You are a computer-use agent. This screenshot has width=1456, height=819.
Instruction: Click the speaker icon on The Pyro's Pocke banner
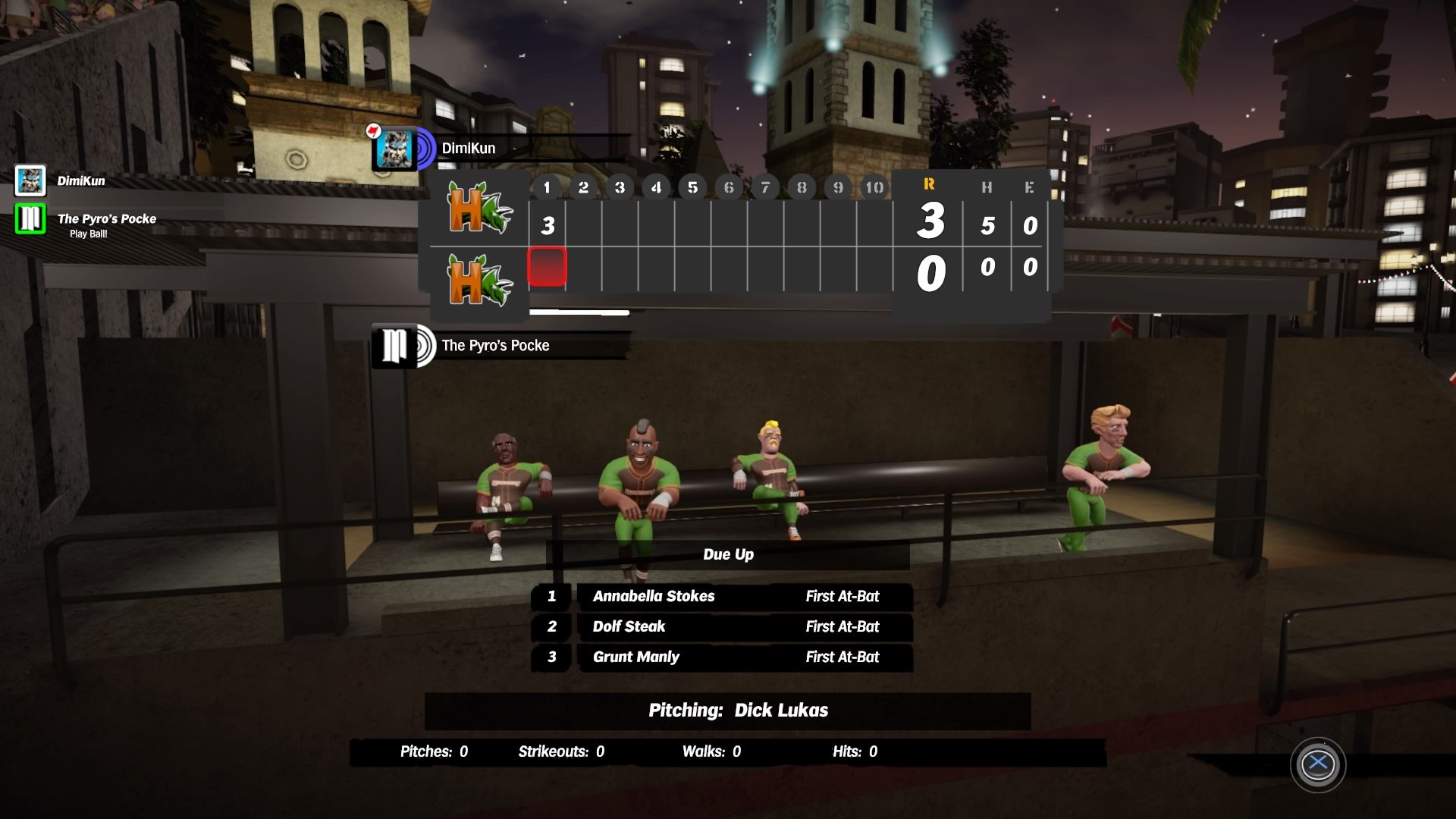point(423,347)
